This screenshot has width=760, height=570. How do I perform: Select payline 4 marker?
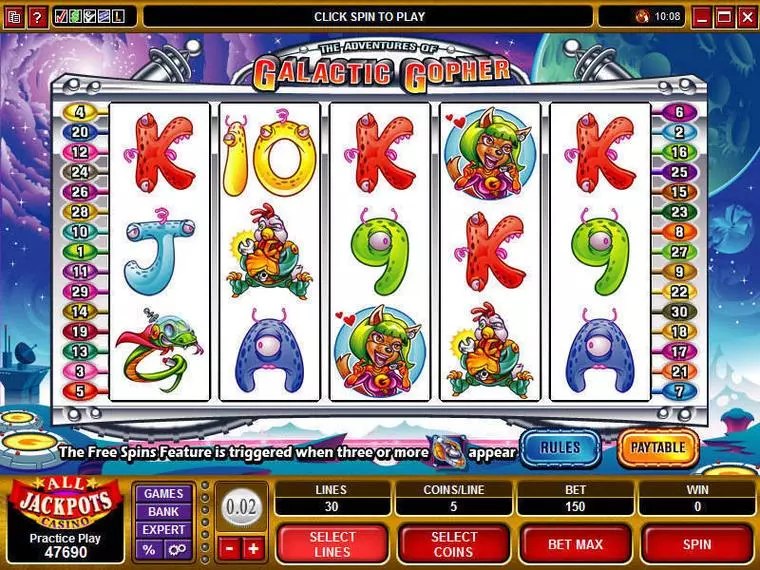(x=79, y=112)
